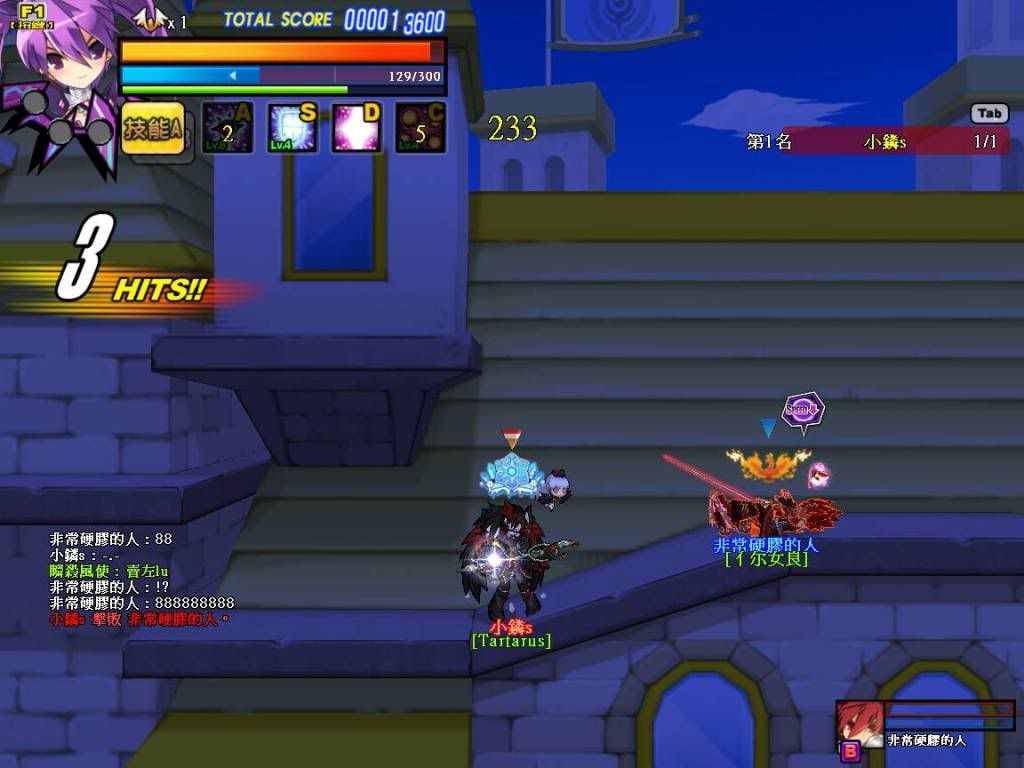Viewport: 1024px width, 768px height.
Task: Click the yellow 技能A skill set button
Action: coord(153,129)
